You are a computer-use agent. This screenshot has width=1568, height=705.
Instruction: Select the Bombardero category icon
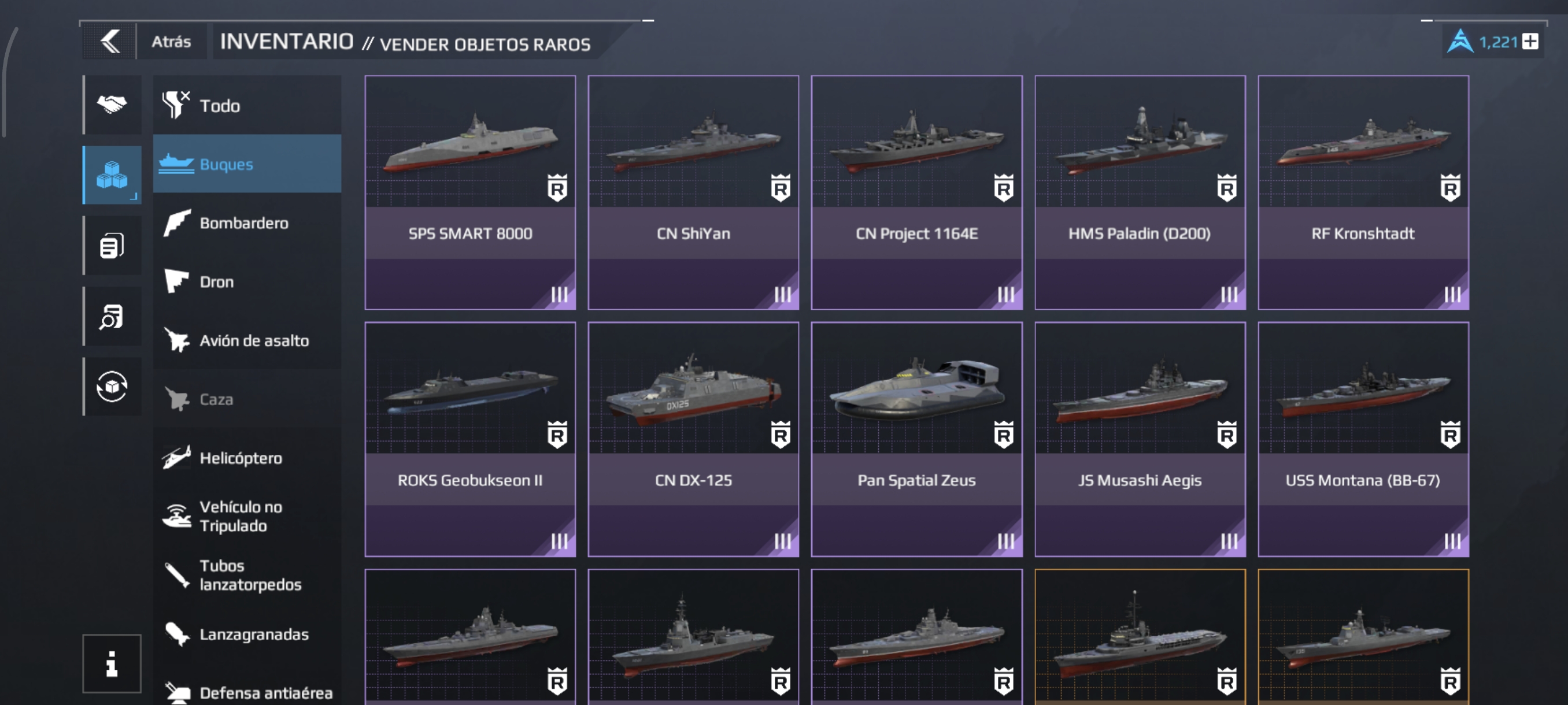point(177,222)
